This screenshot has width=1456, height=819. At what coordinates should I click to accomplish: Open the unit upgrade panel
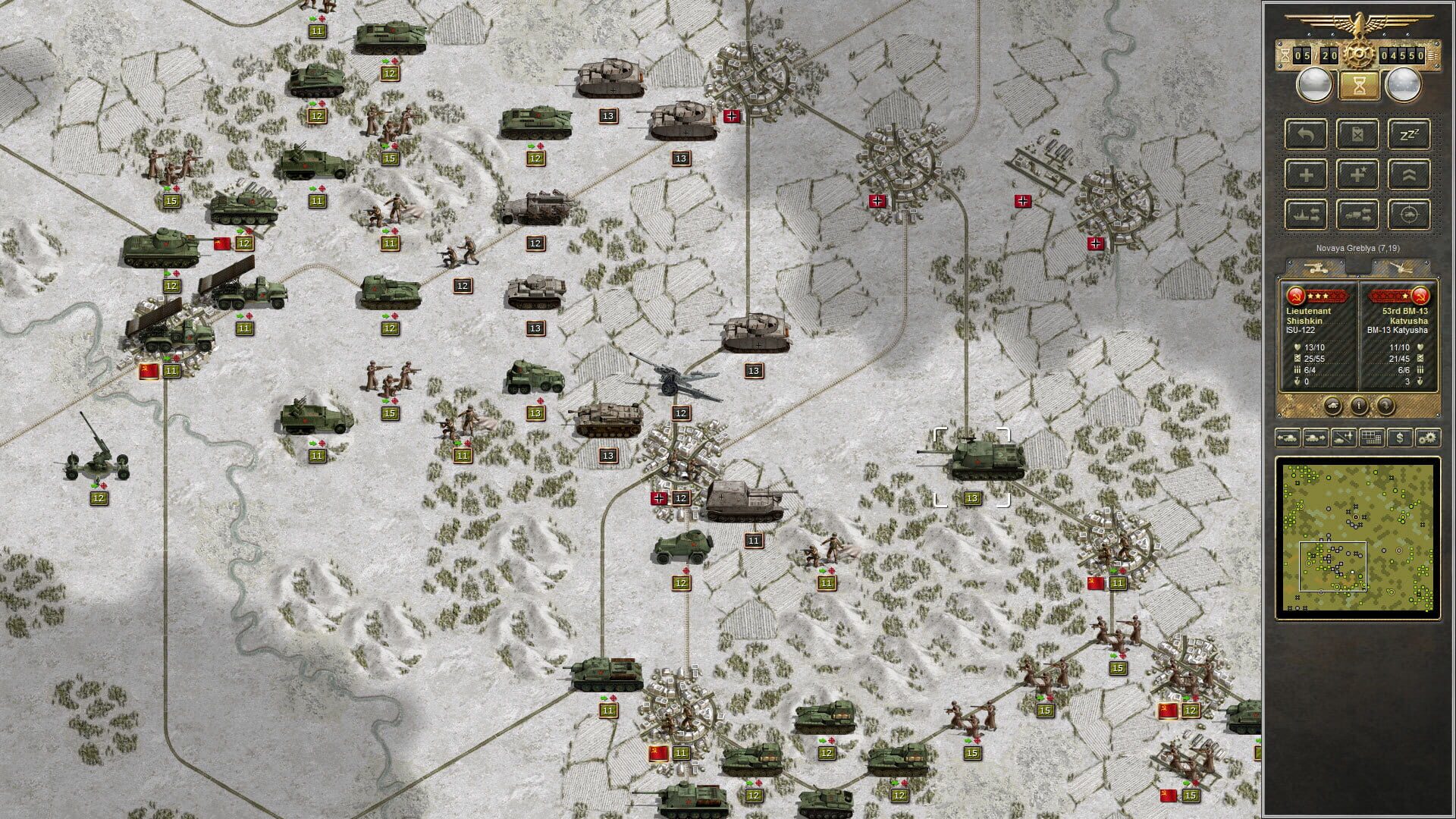coord(1410,174)
